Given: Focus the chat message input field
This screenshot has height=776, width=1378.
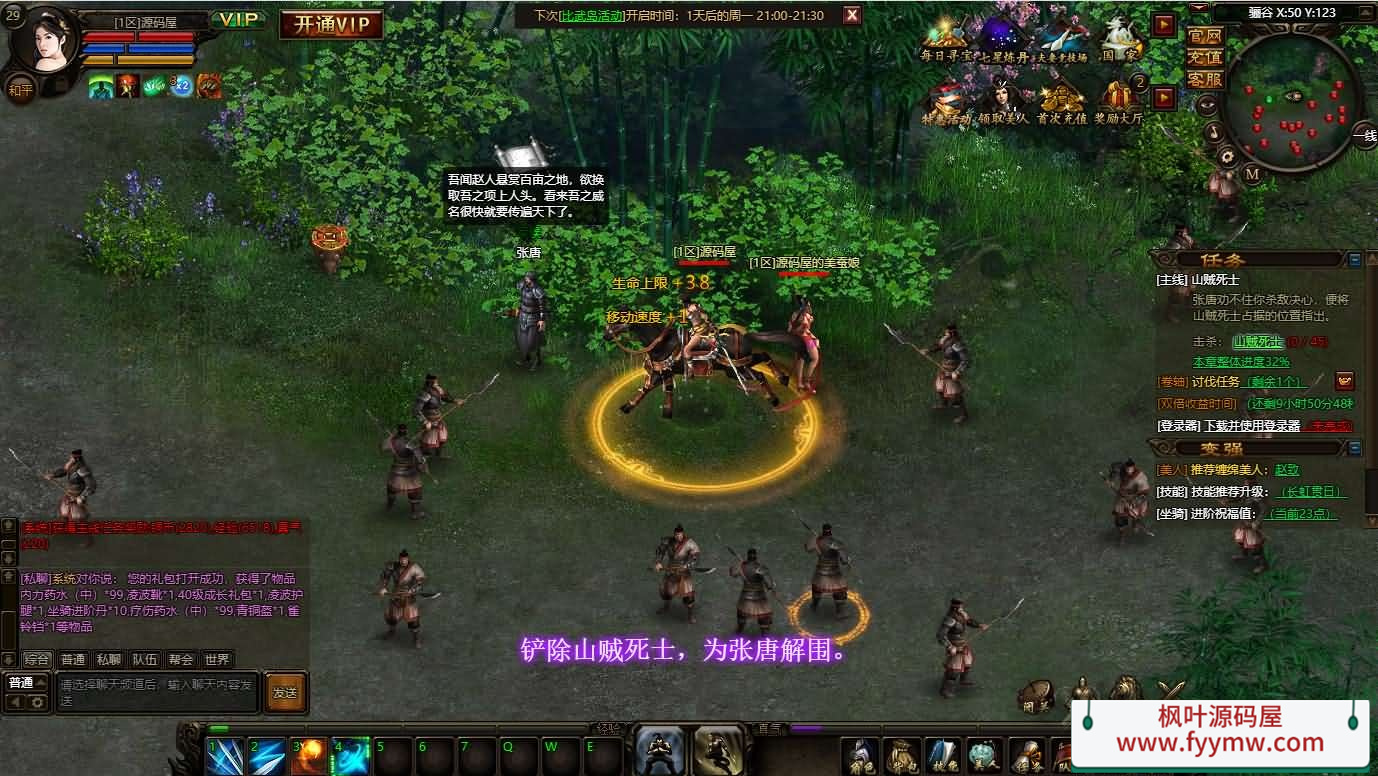Looking at the screenshot, I should pos(156,692).
